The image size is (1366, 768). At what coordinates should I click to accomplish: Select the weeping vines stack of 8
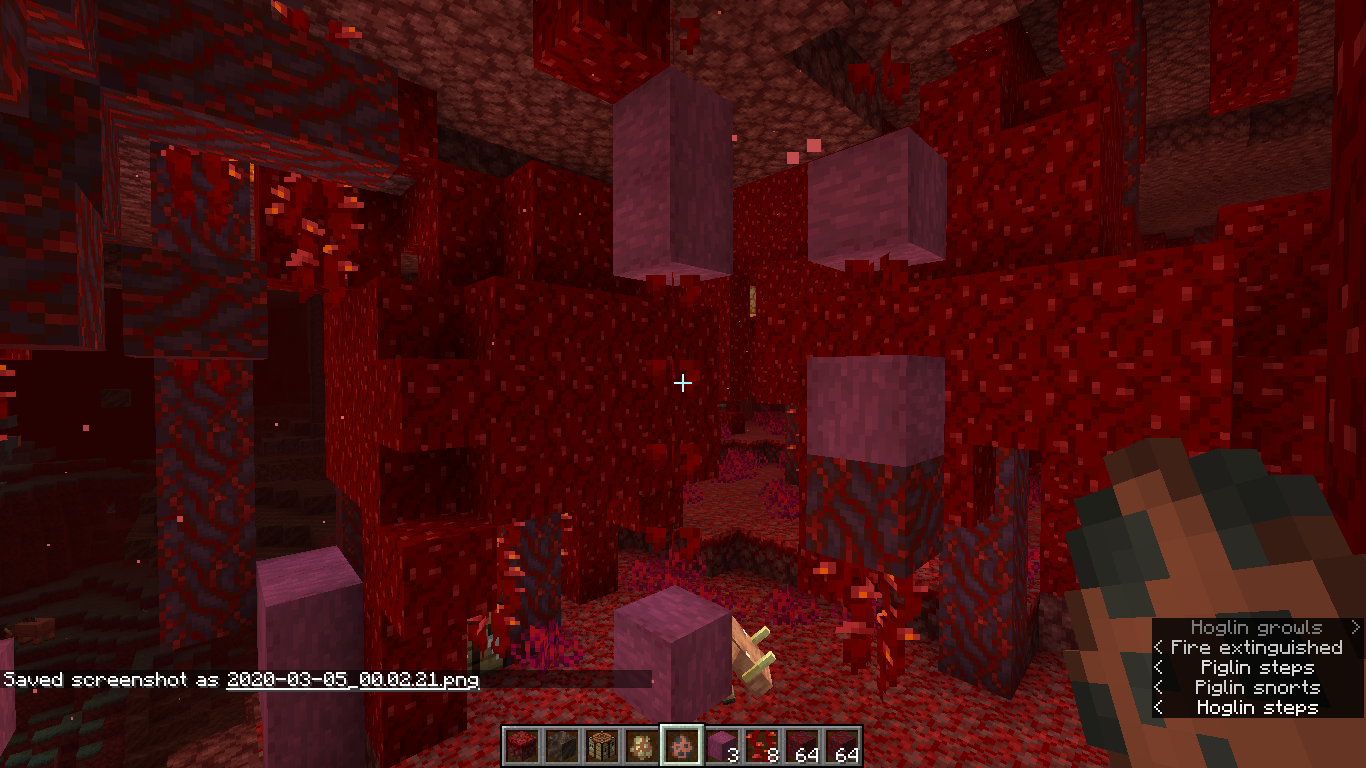761,746
